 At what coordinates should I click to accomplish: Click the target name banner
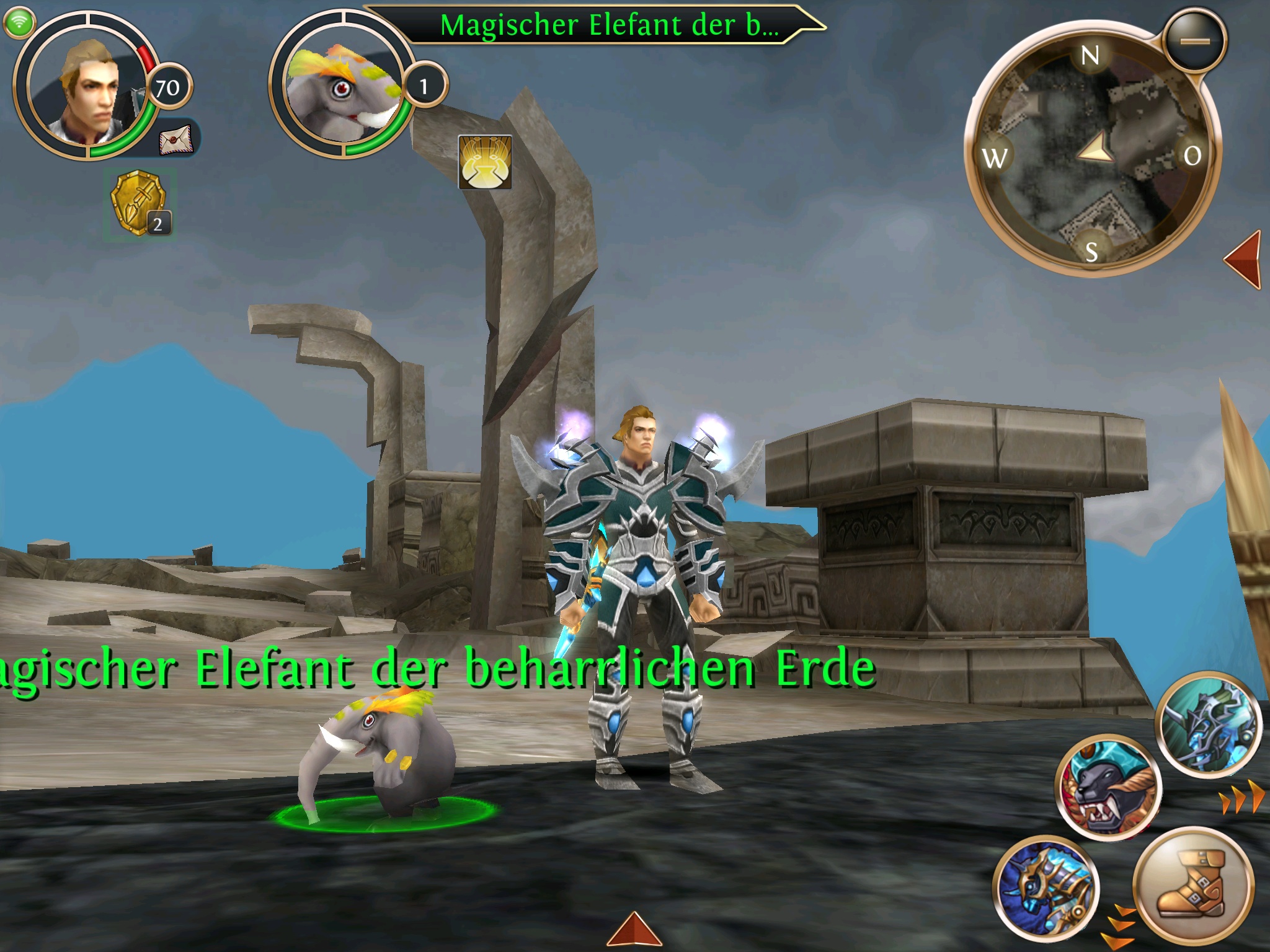tap(608, 26)
